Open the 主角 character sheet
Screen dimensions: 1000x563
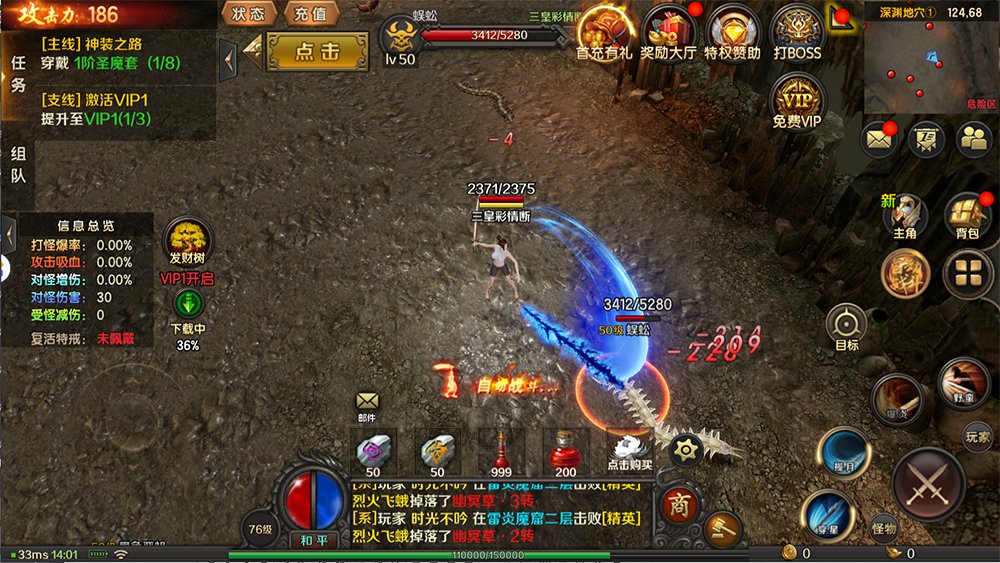pos(905,215)
